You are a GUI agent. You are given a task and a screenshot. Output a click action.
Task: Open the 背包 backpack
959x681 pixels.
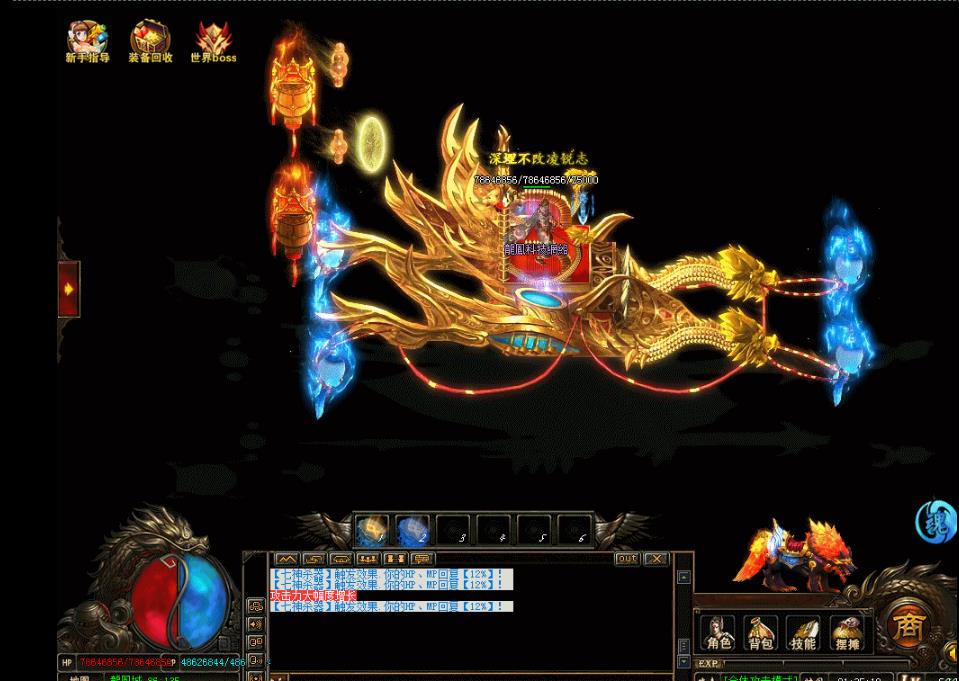pyautogui.click(x=761, y=631)
